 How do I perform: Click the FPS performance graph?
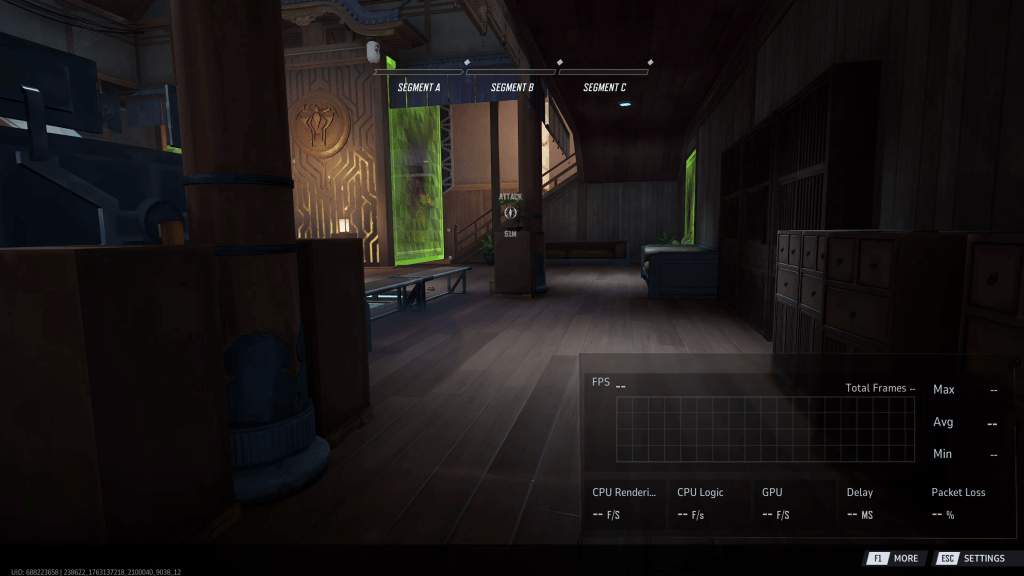[765, 429]
